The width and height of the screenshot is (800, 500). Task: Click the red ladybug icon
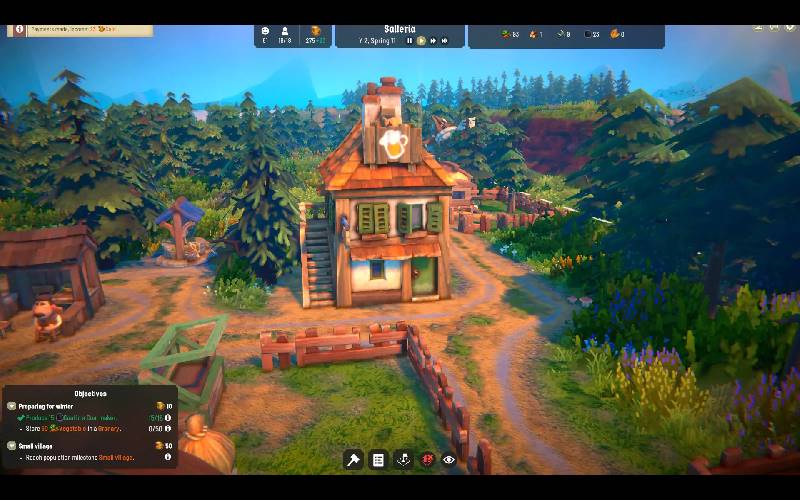point(426,460)
